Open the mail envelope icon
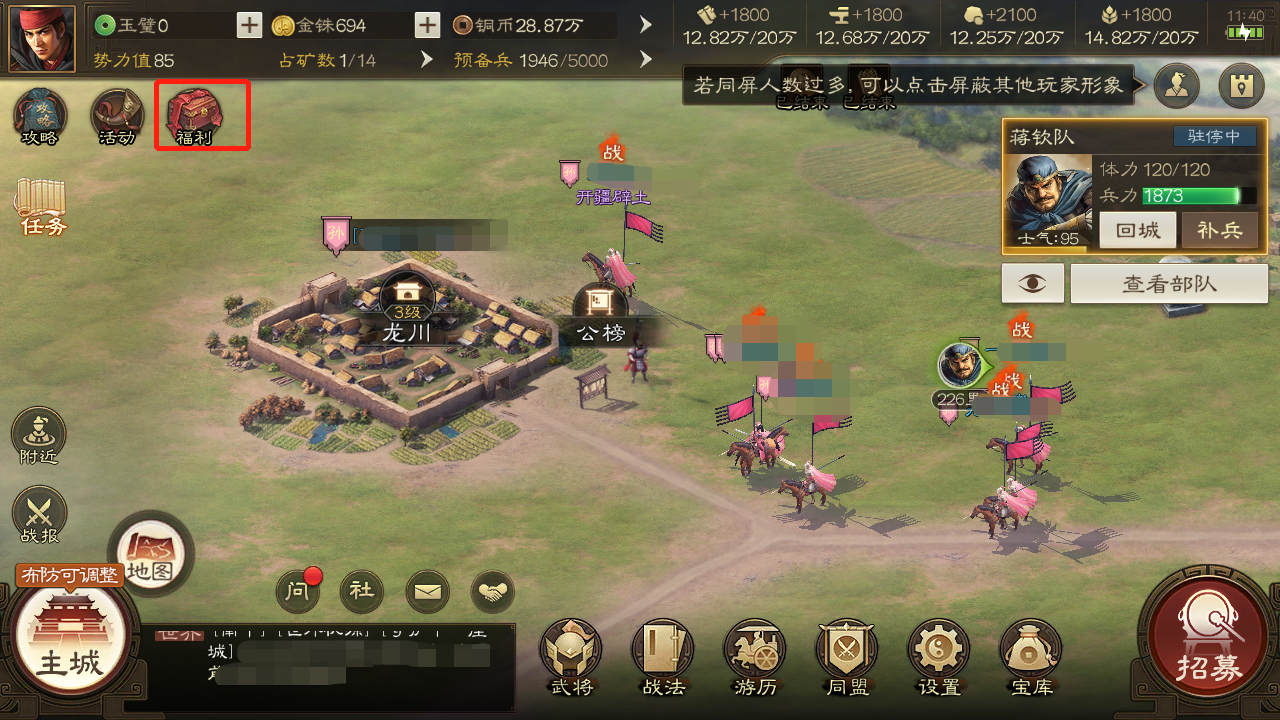This screenshot has height=720, width=1280. (427, 591)
